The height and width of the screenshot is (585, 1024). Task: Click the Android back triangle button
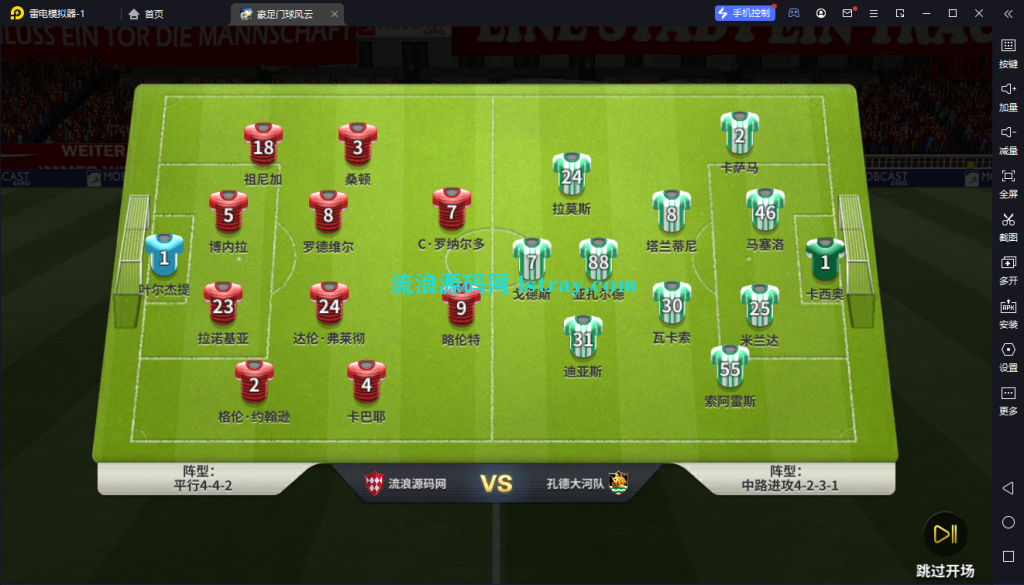click(1008, 488)
